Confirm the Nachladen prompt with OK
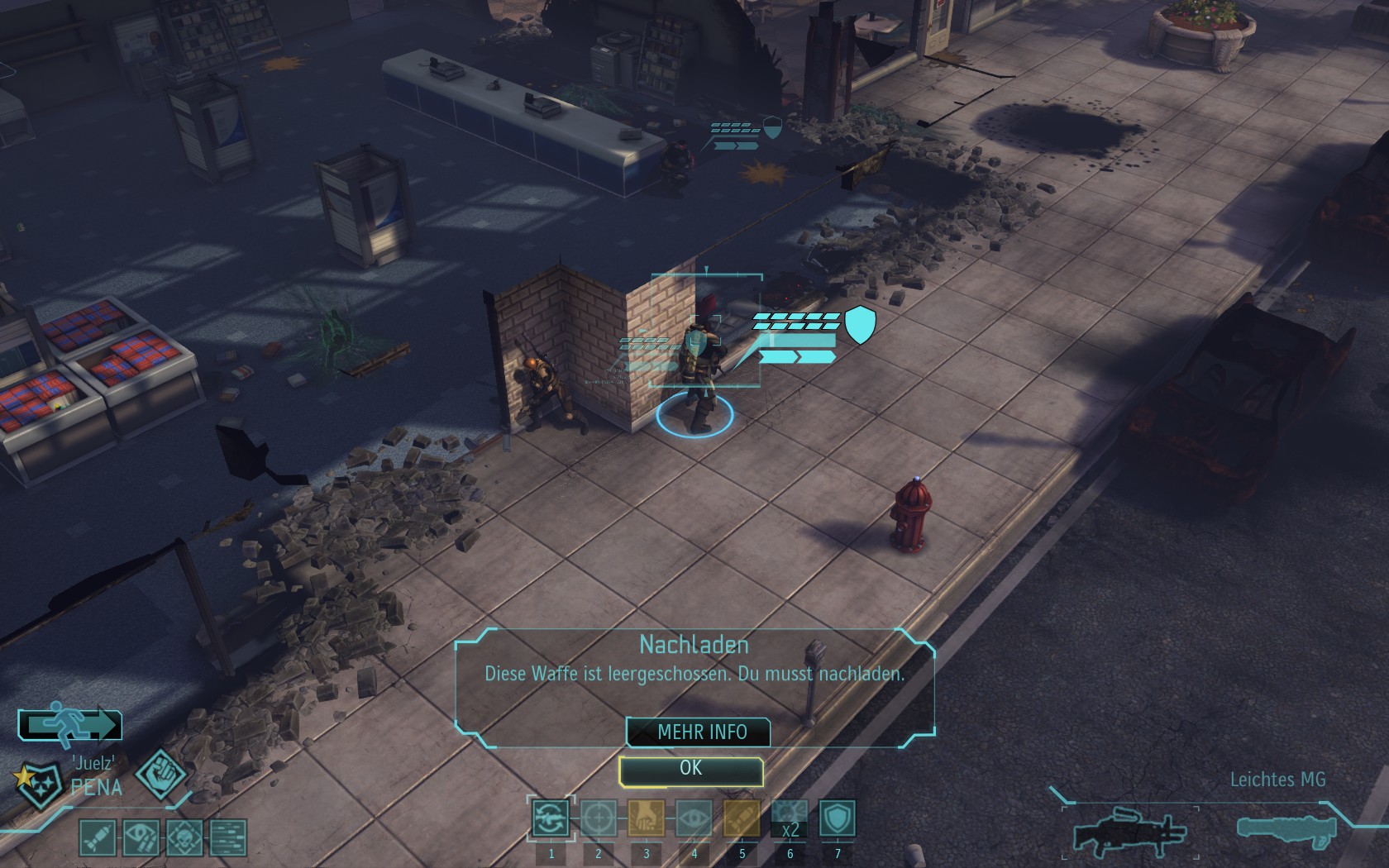1389x868 pixels. (690, 770)
